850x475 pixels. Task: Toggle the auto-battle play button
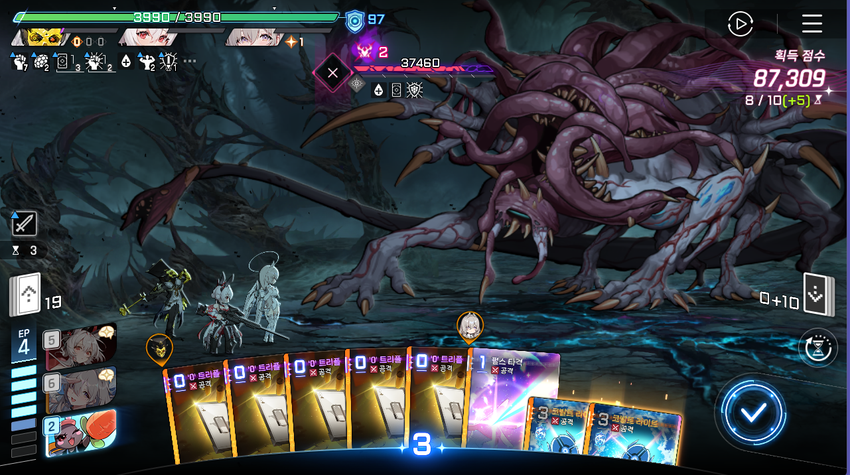coord(740,24)
